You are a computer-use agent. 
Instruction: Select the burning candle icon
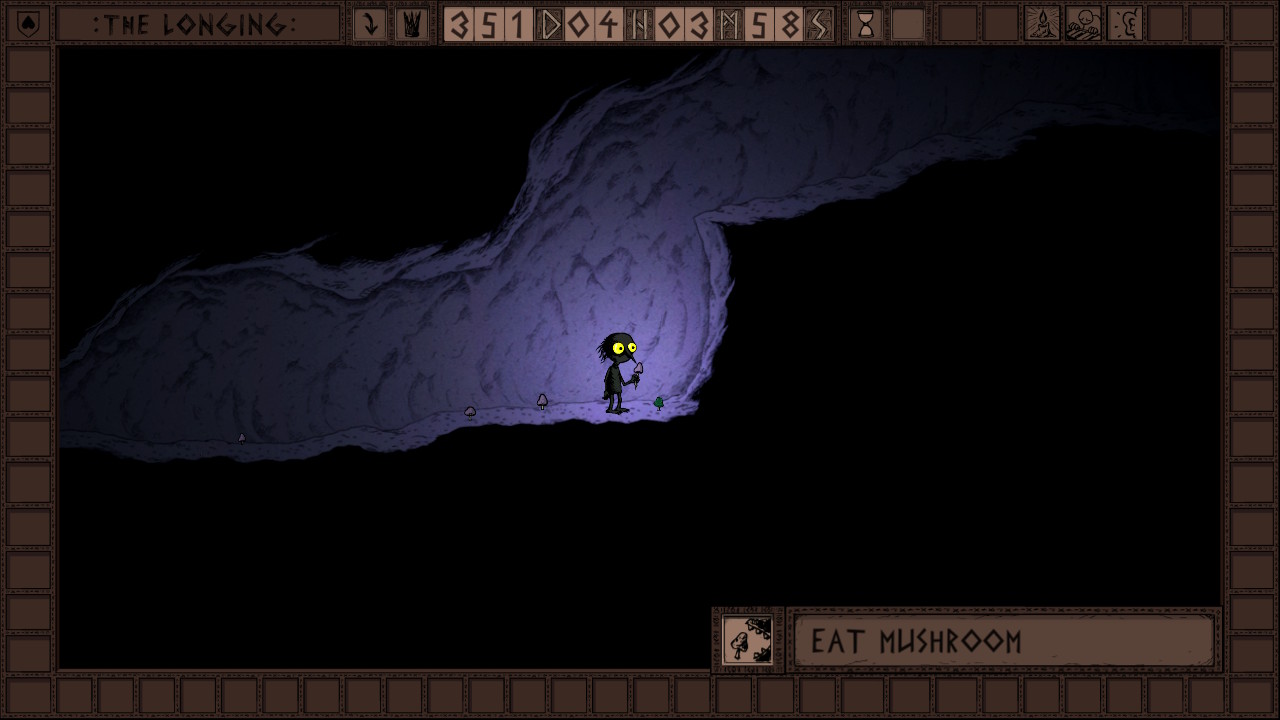click(1042, 24)
